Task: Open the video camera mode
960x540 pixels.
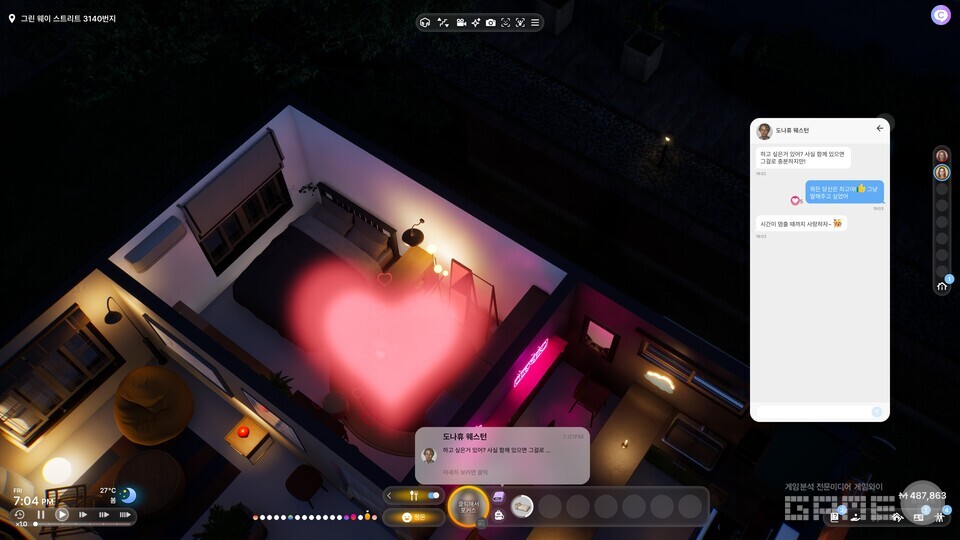Action: (461, 22)
